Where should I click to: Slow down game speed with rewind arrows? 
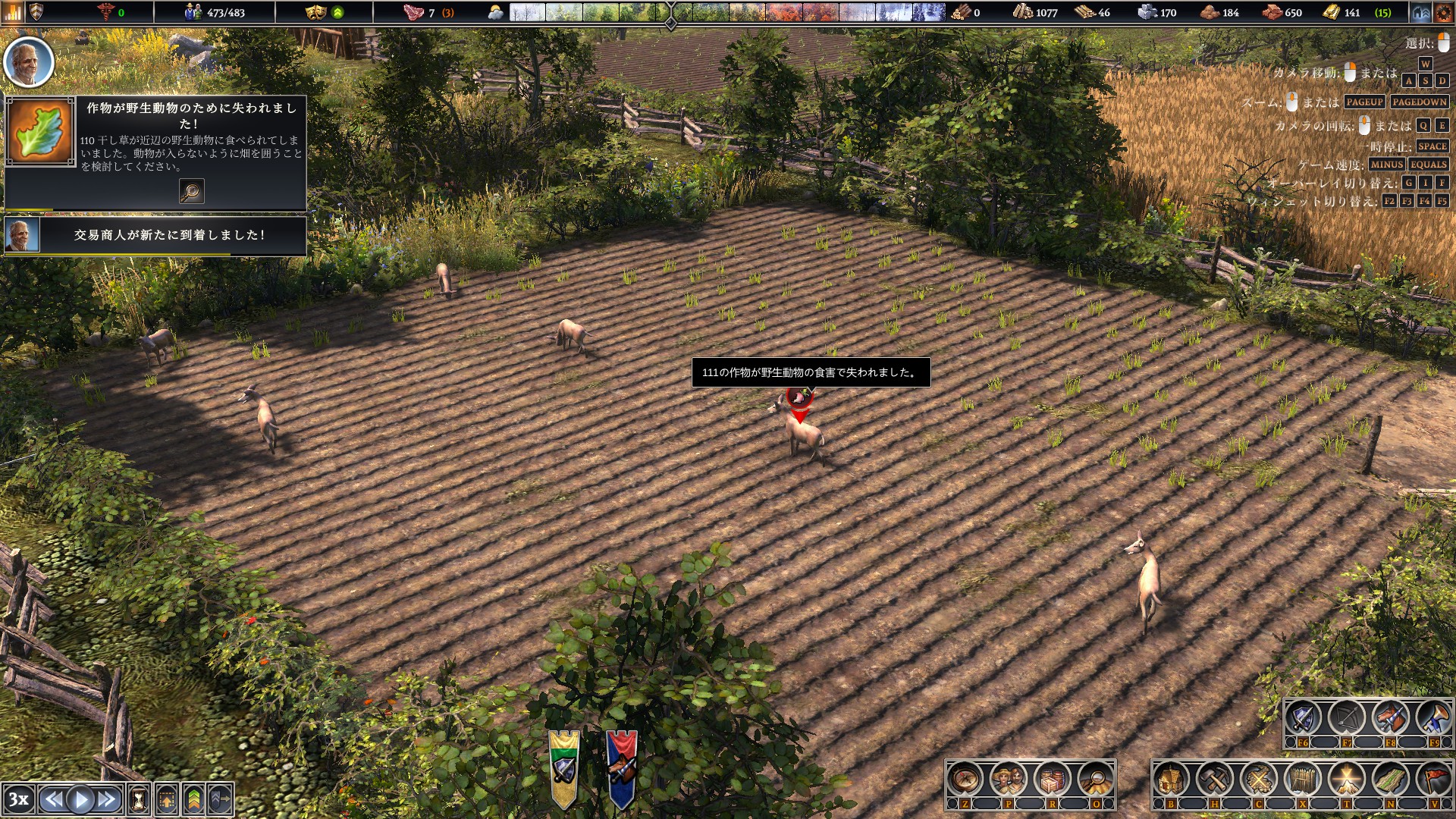pyautogui.click(x=53, y=799)
